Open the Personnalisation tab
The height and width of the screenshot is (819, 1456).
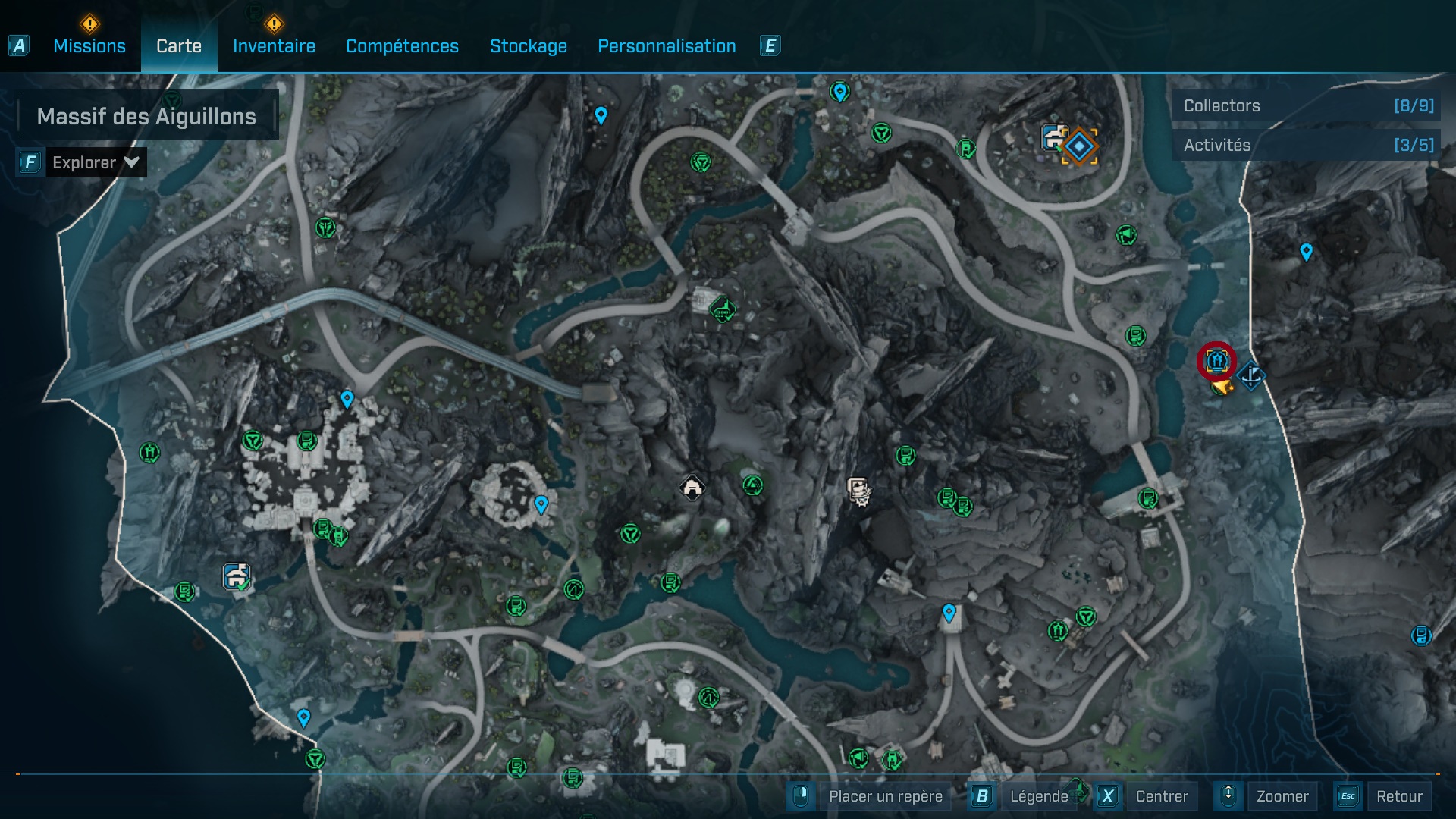pyautogui.click(x=667, y=45)
